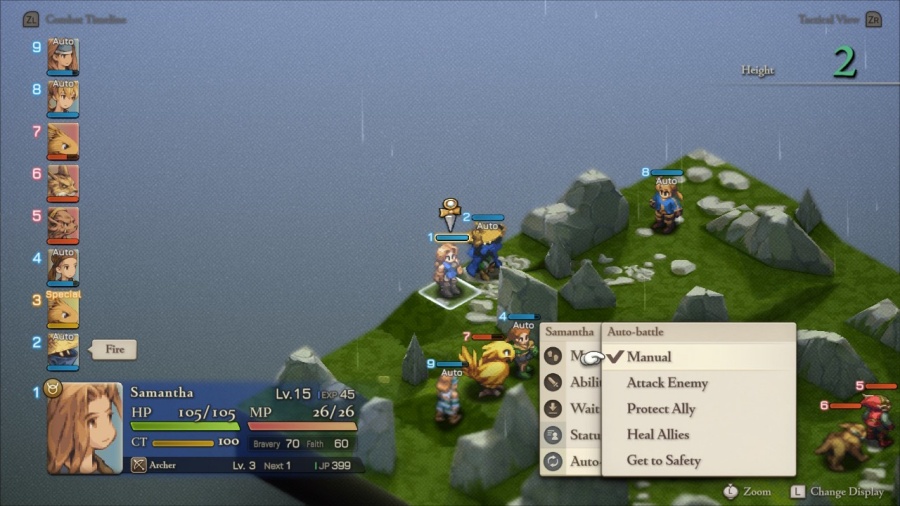This screenshot has height=506, width=900.
Task: Select turn 2 portrait in Combat Timeline
Action: click(63, 353)
